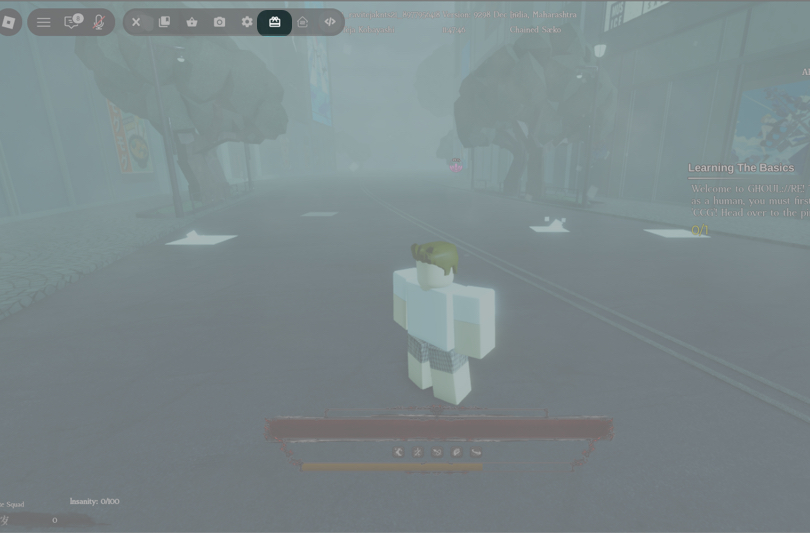
Task: Toggle the muted microphone icon
Action: pos(99,22)
